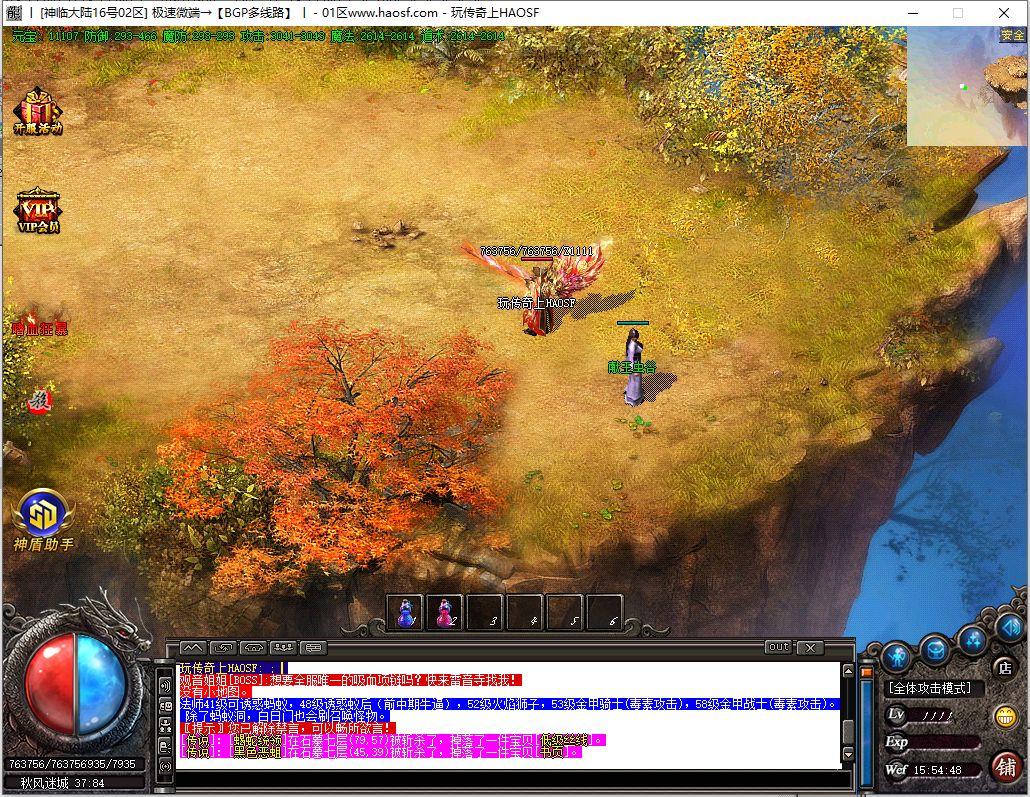The image size is (1030, 797).
Task: Open the 神盾助手 assistant
Action: 43,517
